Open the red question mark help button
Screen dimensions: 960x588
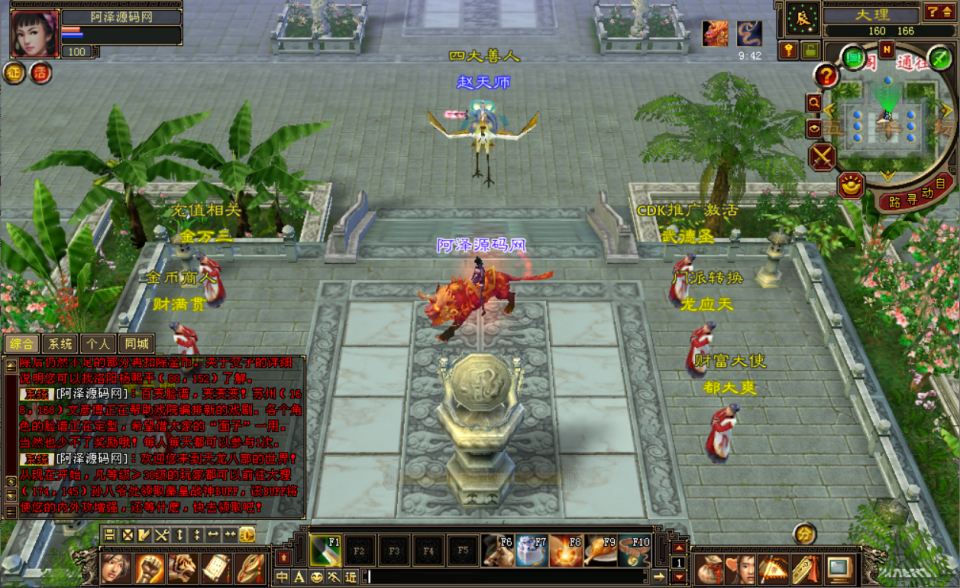[825, 75]
